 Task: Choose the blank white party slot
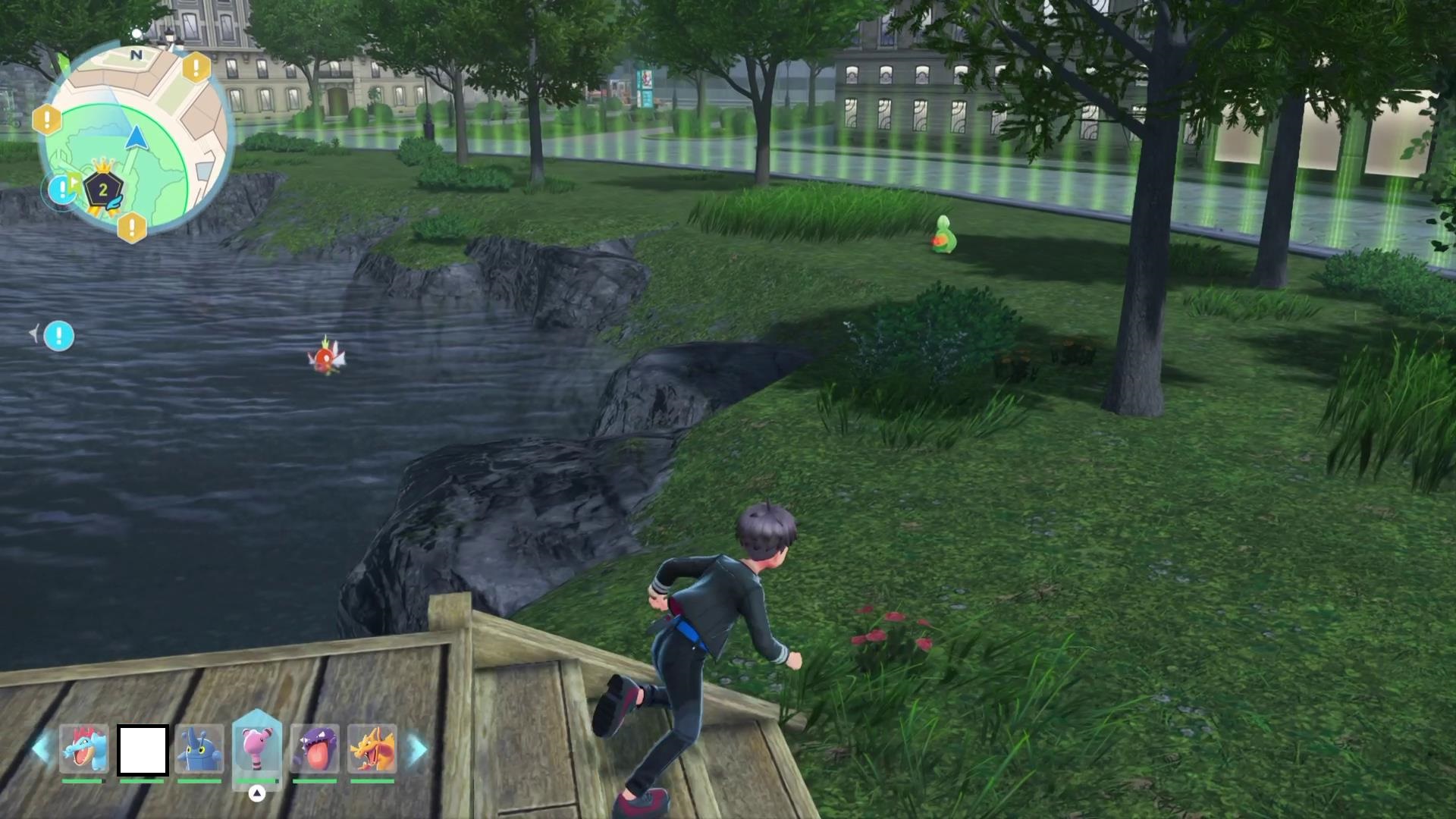(x=143, y=750)
